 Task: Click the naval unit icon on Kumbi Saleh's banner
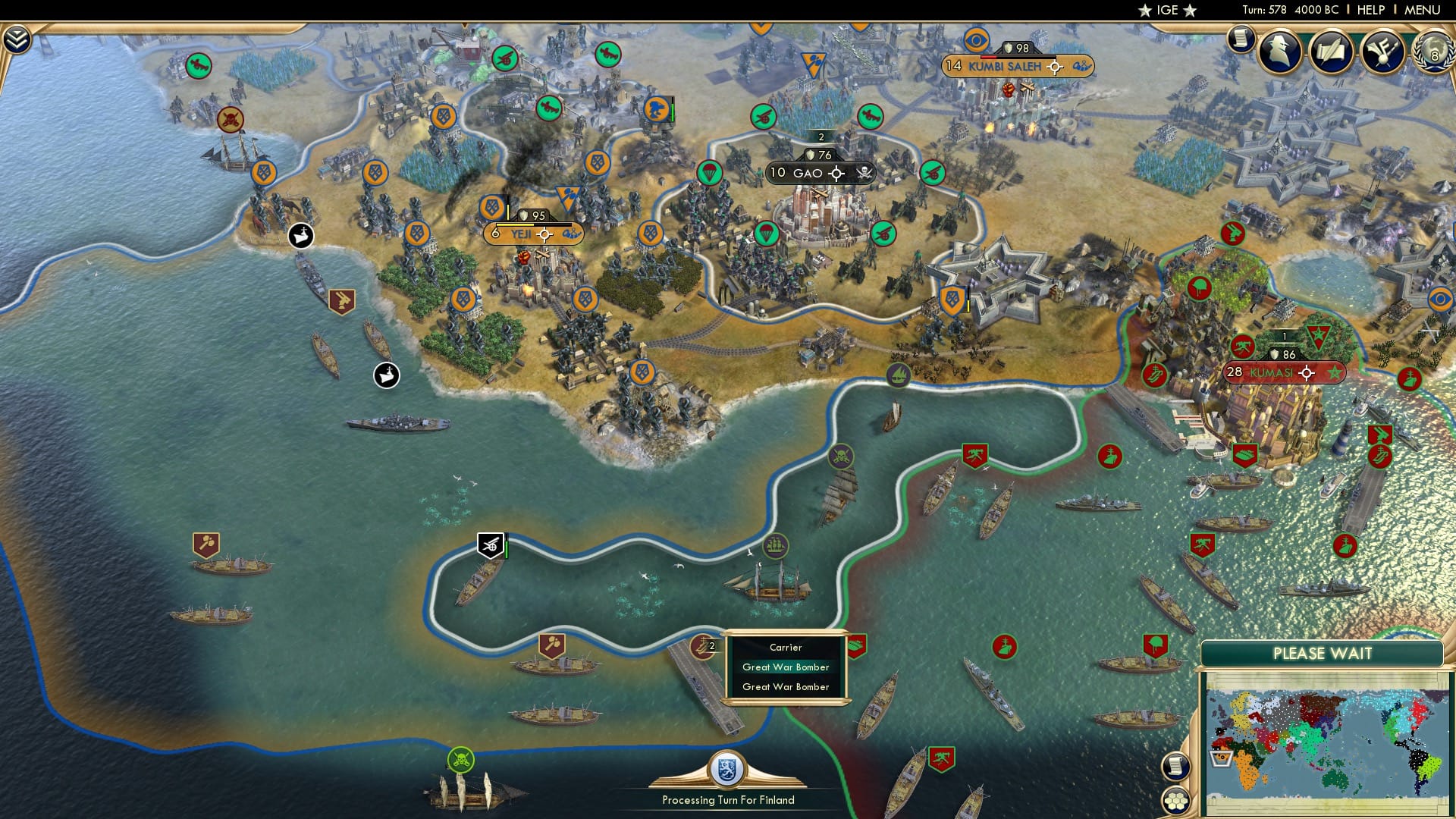click(x=1080, y=67)
